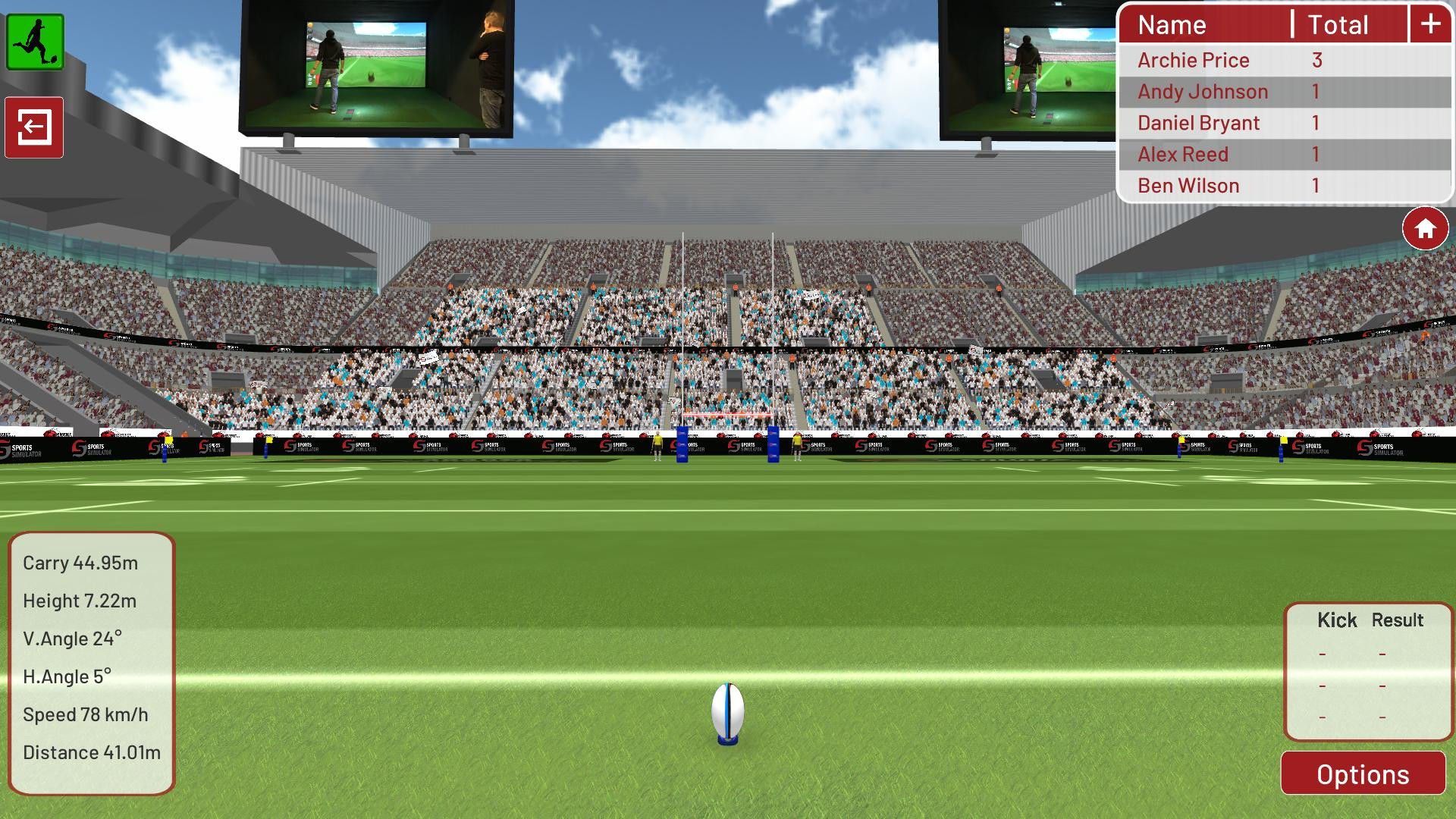Switch to the Result column

[x=1399, y=620]
